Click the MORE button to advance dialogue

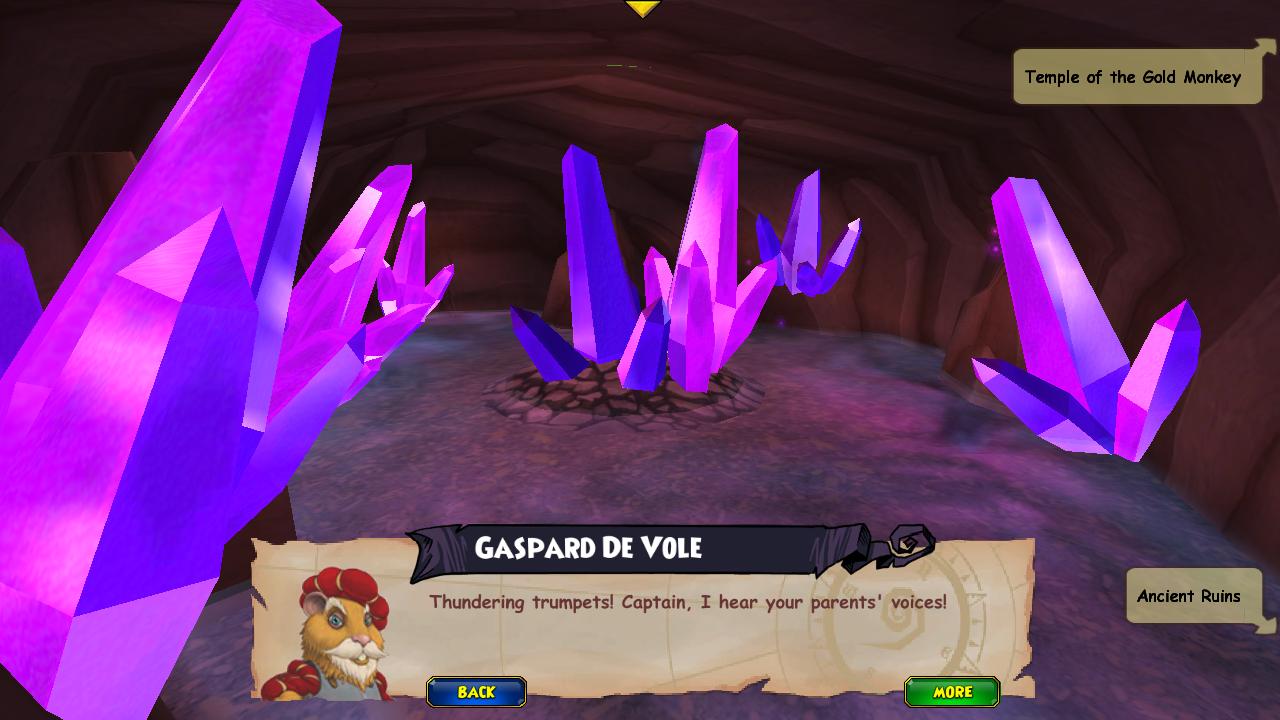951,691
